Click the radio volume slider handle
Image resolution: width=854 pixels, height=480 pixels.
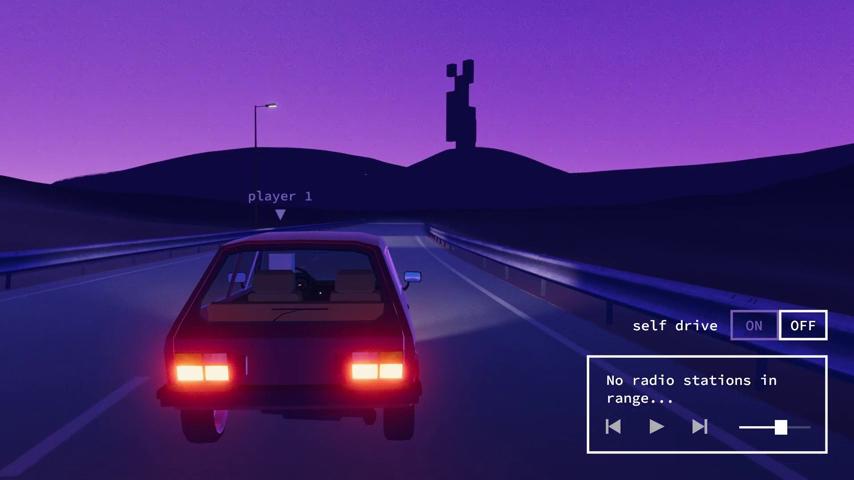[x=781, y=427]
